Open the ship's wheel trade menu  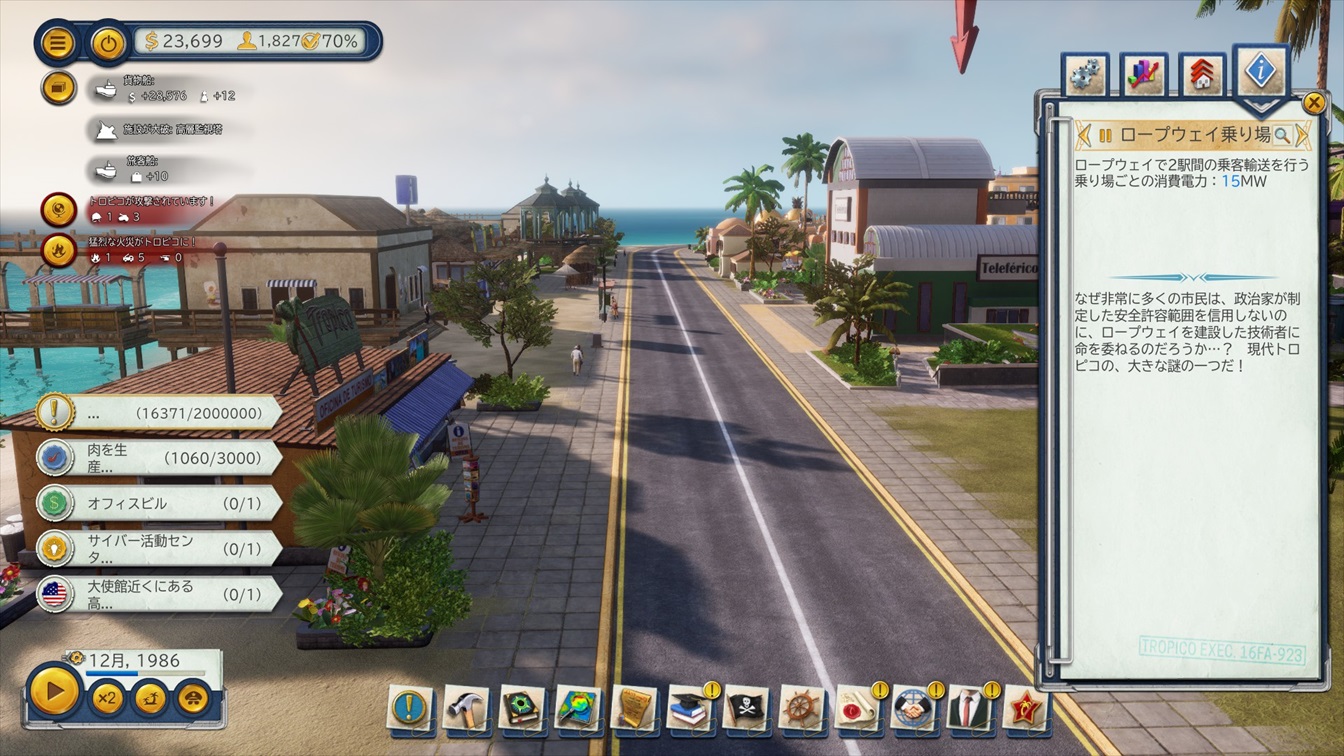coord(801,707)
